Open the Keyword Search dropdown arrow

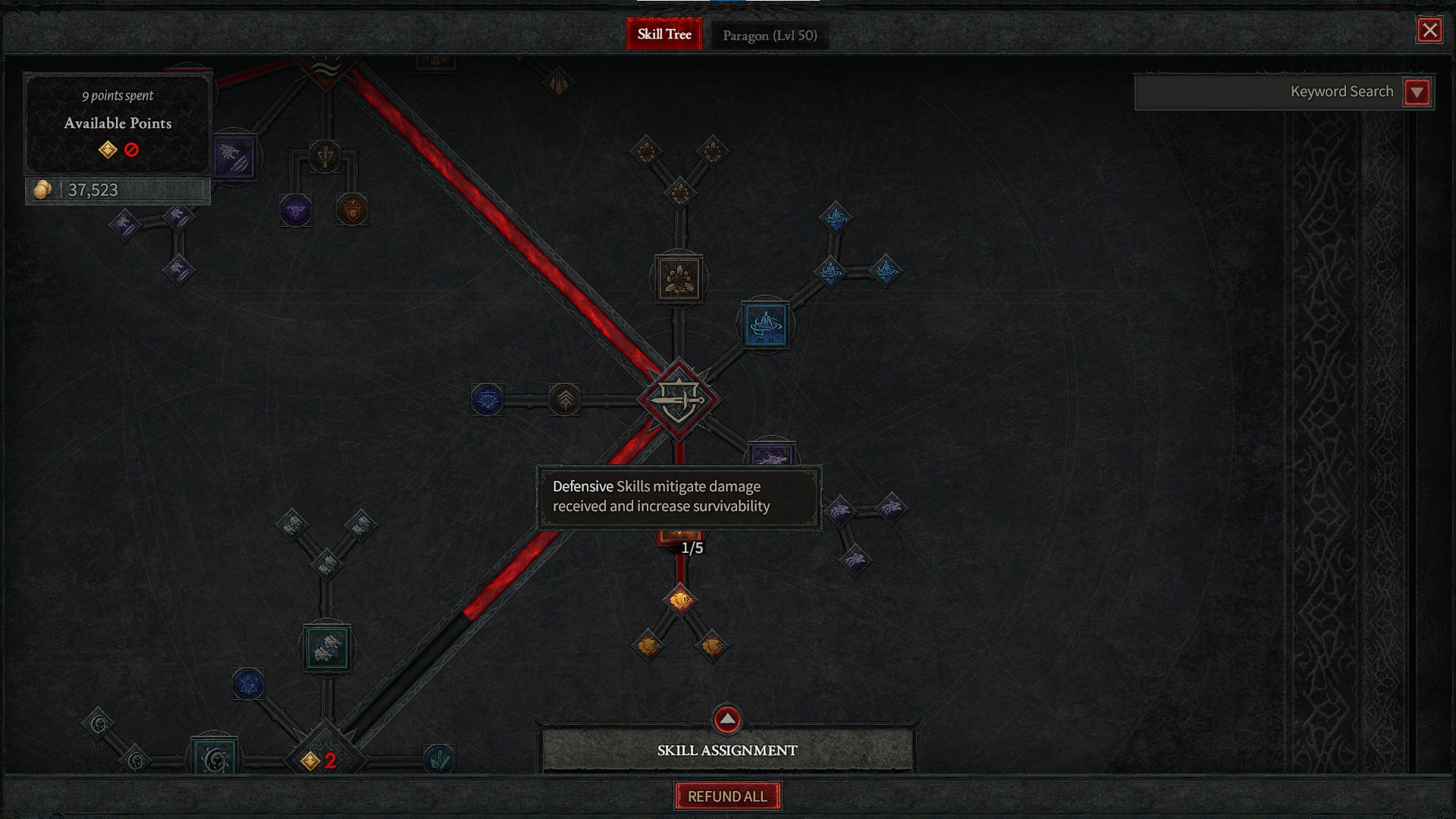pyautogui.click(x=1417, y=93)
